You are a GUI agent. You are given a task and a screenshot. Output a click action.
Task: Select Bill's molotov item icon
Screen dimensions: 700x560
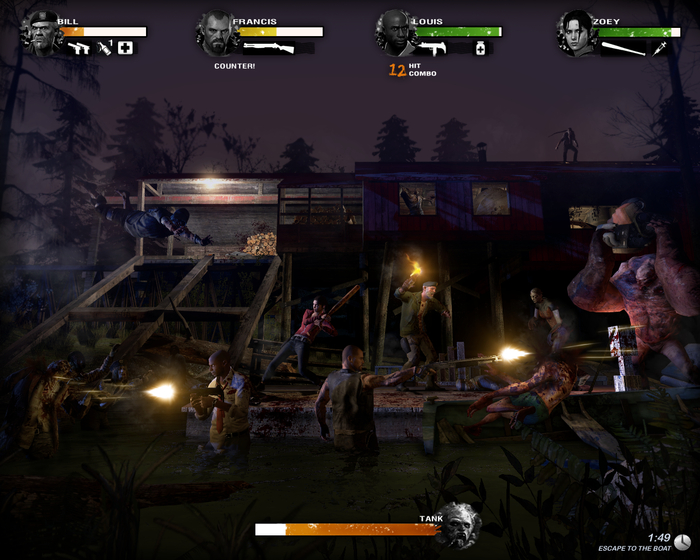click(105, 47)
